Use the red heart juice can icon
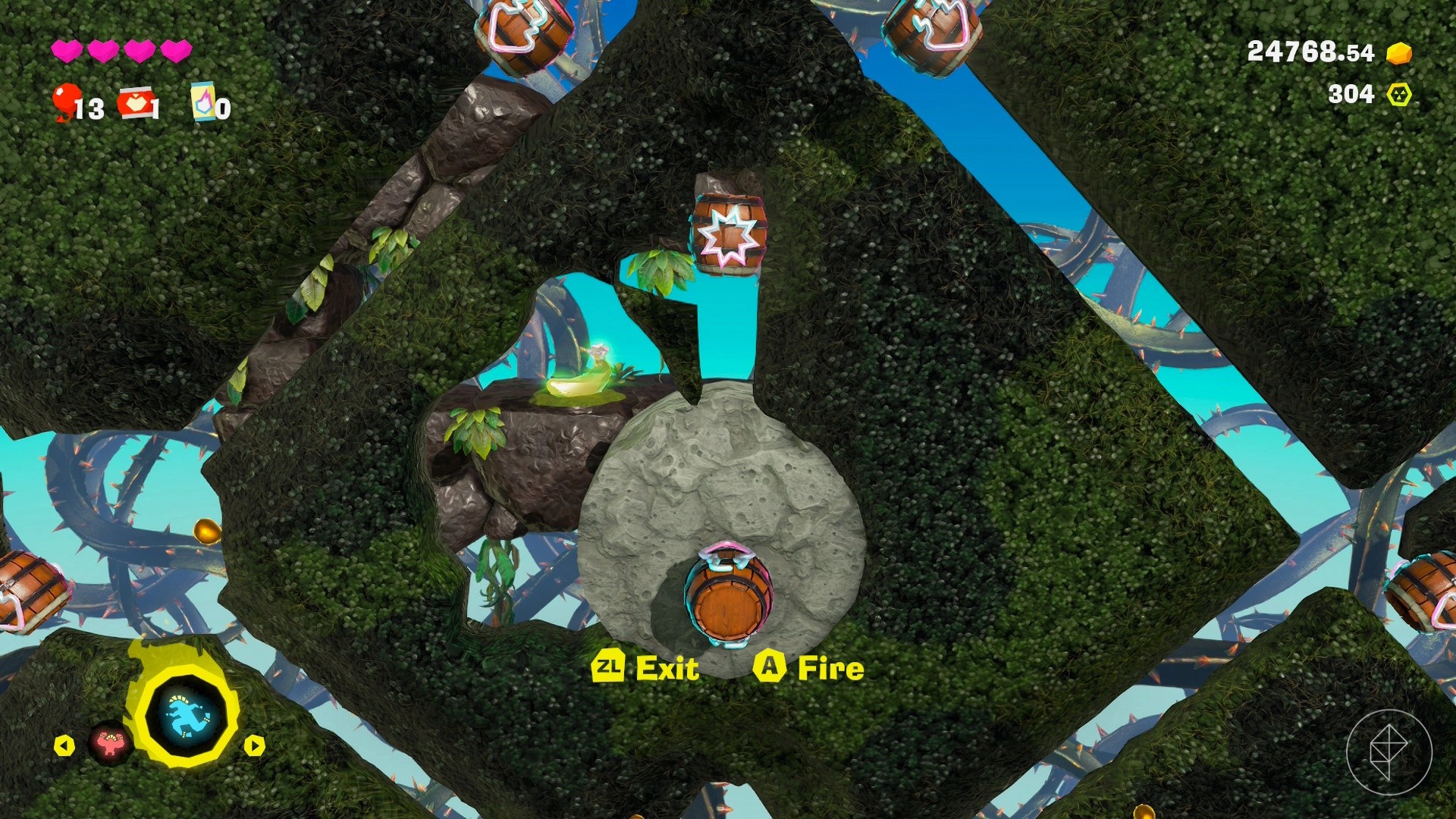The image size is (1456, 819). click(x=135, y=103)
